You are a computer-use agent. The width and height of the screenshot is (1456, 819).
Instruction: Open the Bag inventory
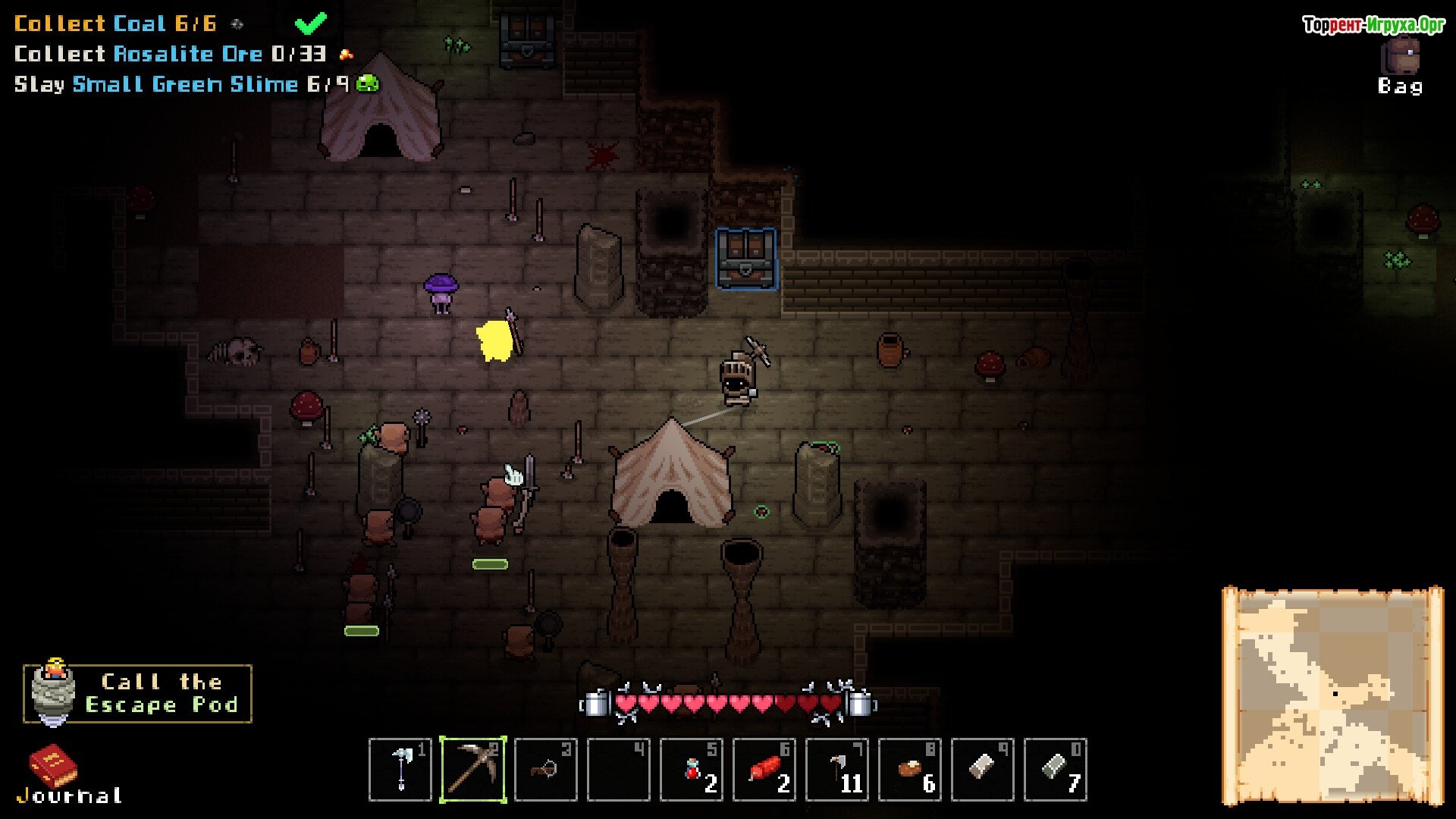tap(1400, 65)
